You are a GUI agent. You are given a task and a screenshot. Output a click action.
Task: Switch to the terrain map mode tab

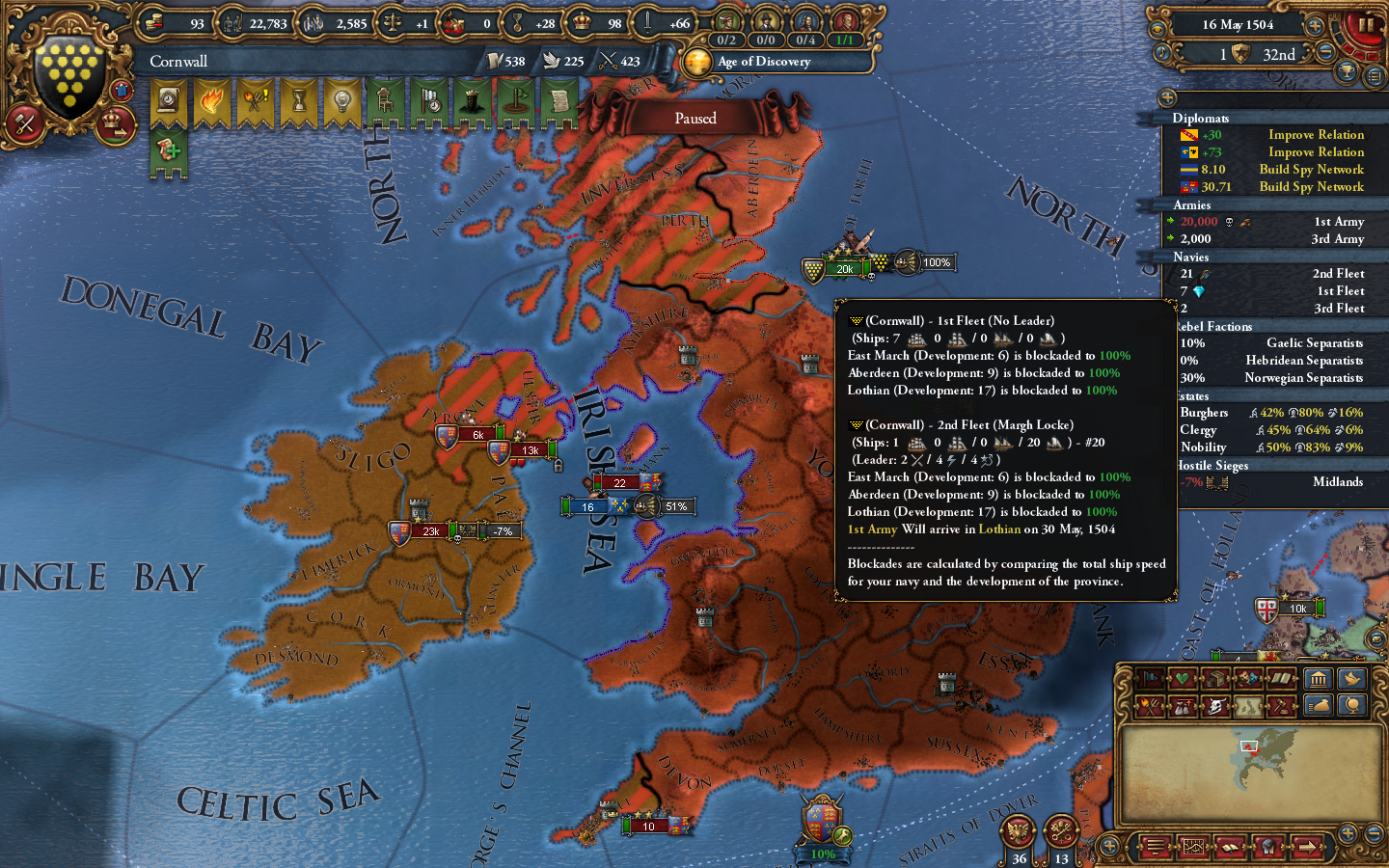point(1248,708)
